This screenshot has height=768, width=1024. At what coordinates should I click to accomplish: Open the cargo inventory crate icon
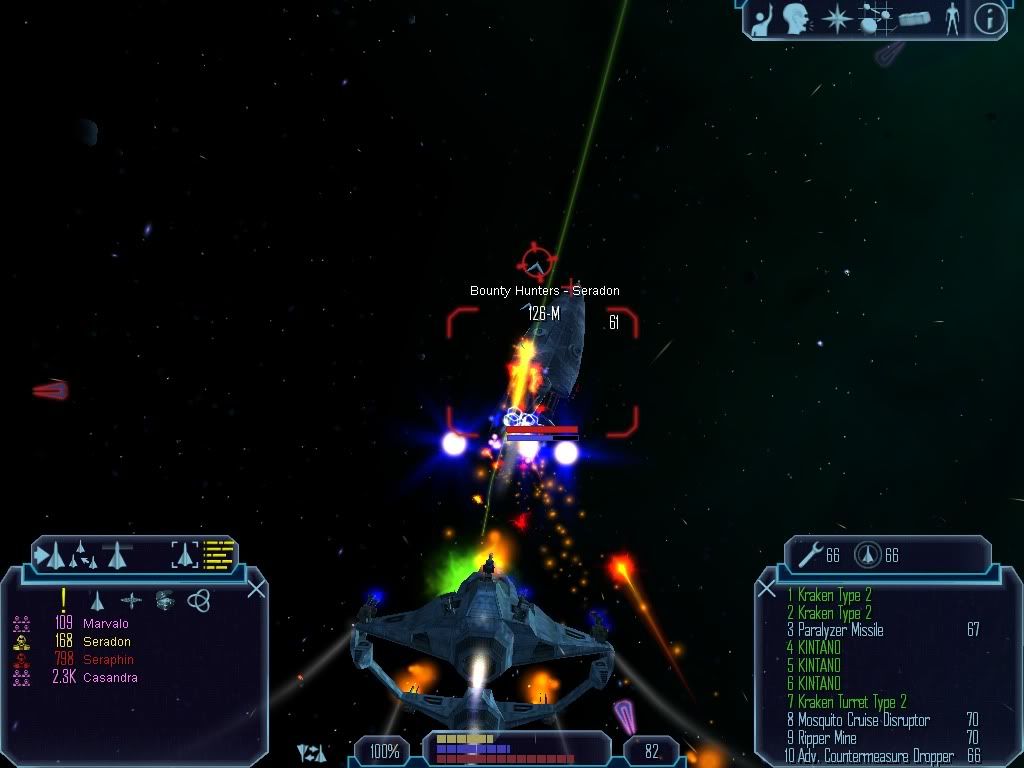[x=915, y=18]
